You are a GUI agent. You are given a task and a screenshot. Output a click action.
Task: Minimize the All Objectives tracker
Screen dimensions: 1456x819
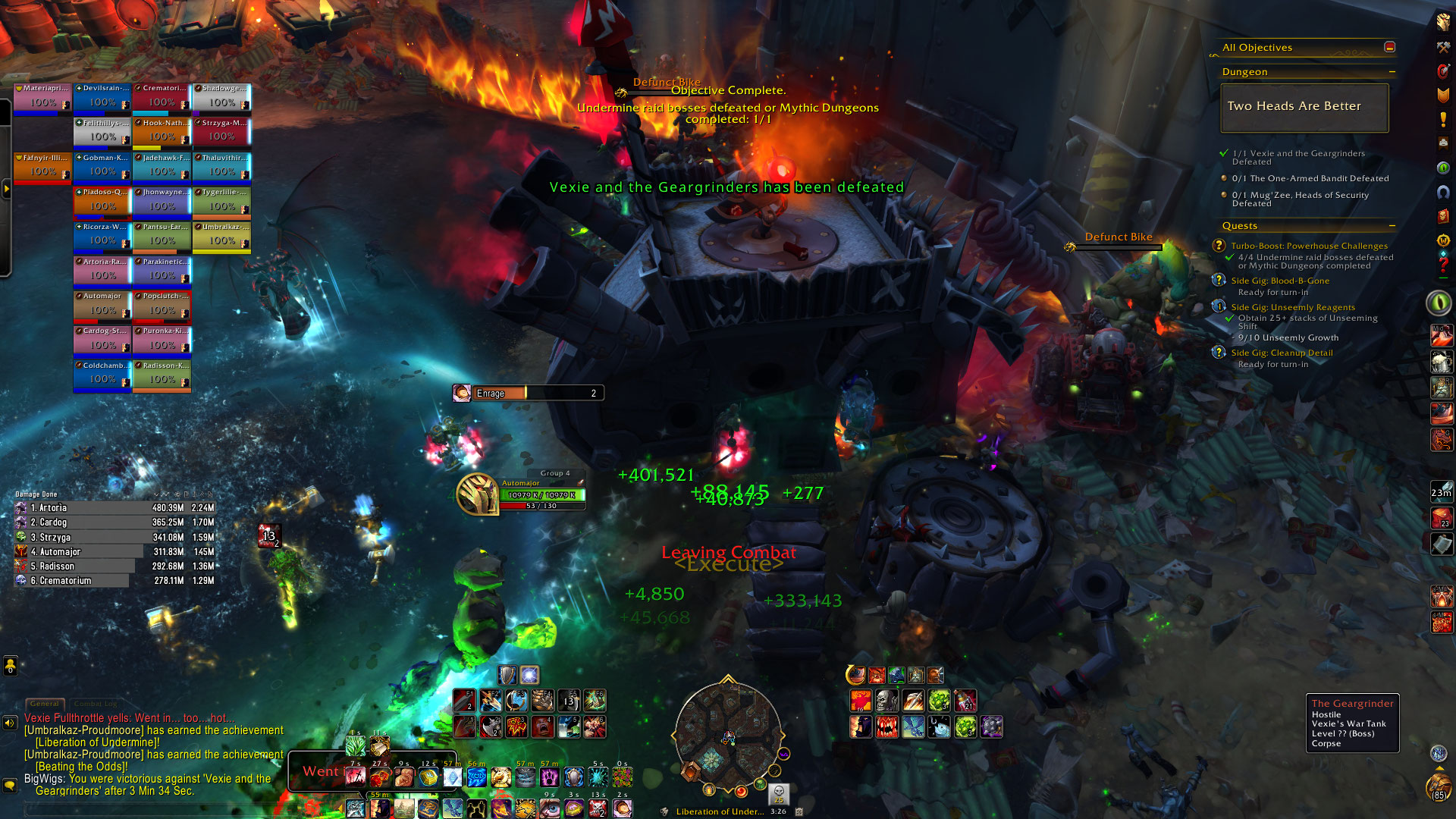pos(1389,47)
